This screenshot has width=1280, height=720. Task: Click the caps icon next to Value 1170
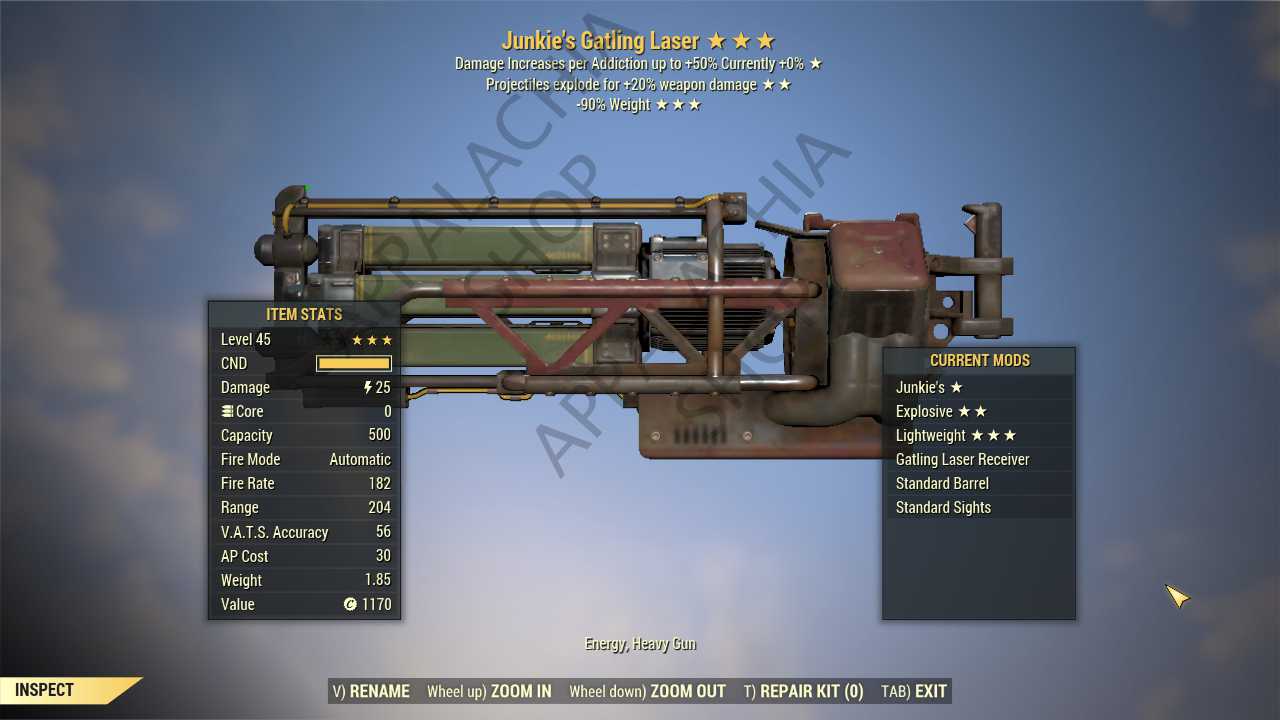(x=349, y=604)
